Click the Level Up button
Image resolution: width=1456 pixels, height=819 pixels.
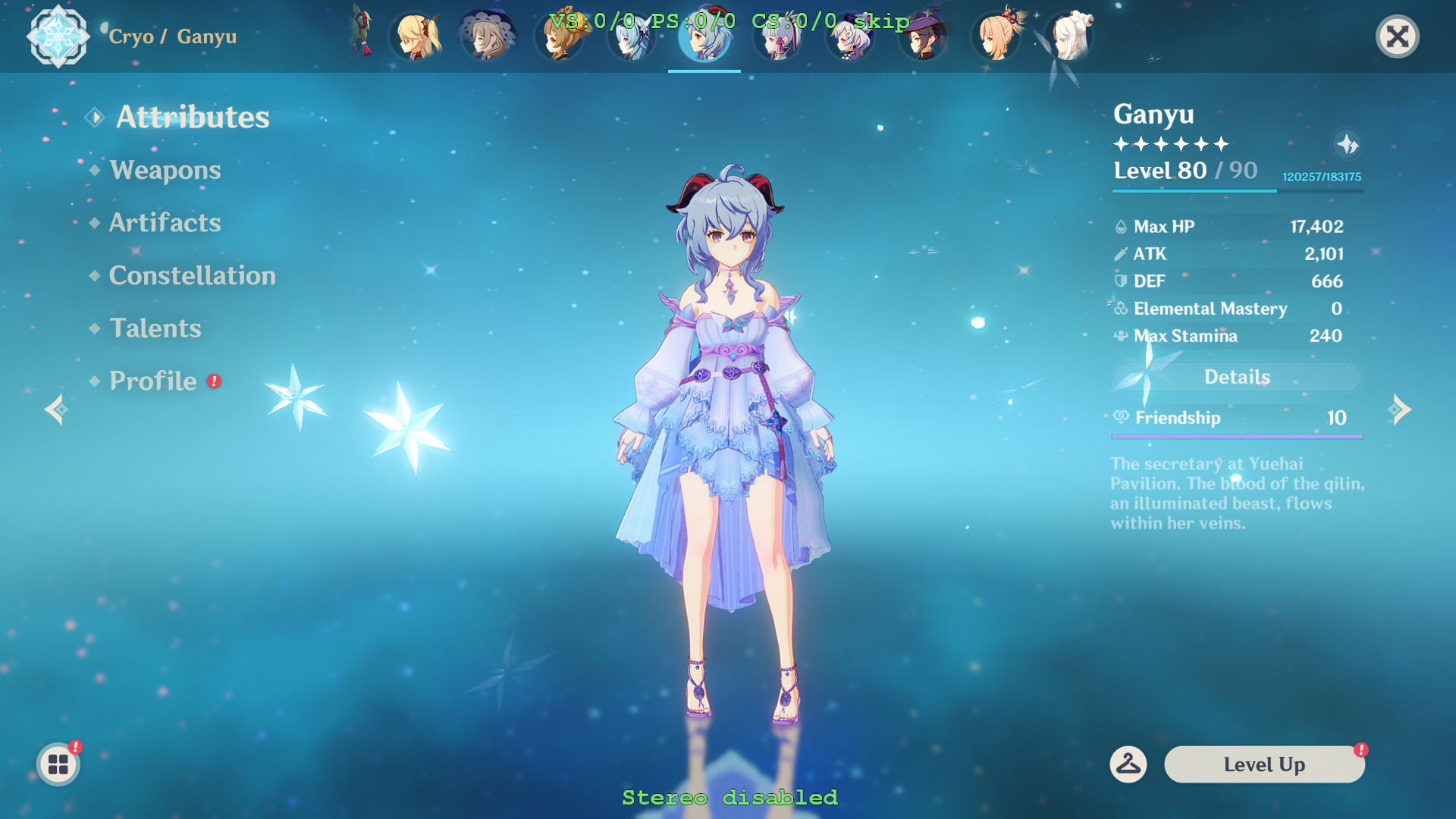(1263, 764)
